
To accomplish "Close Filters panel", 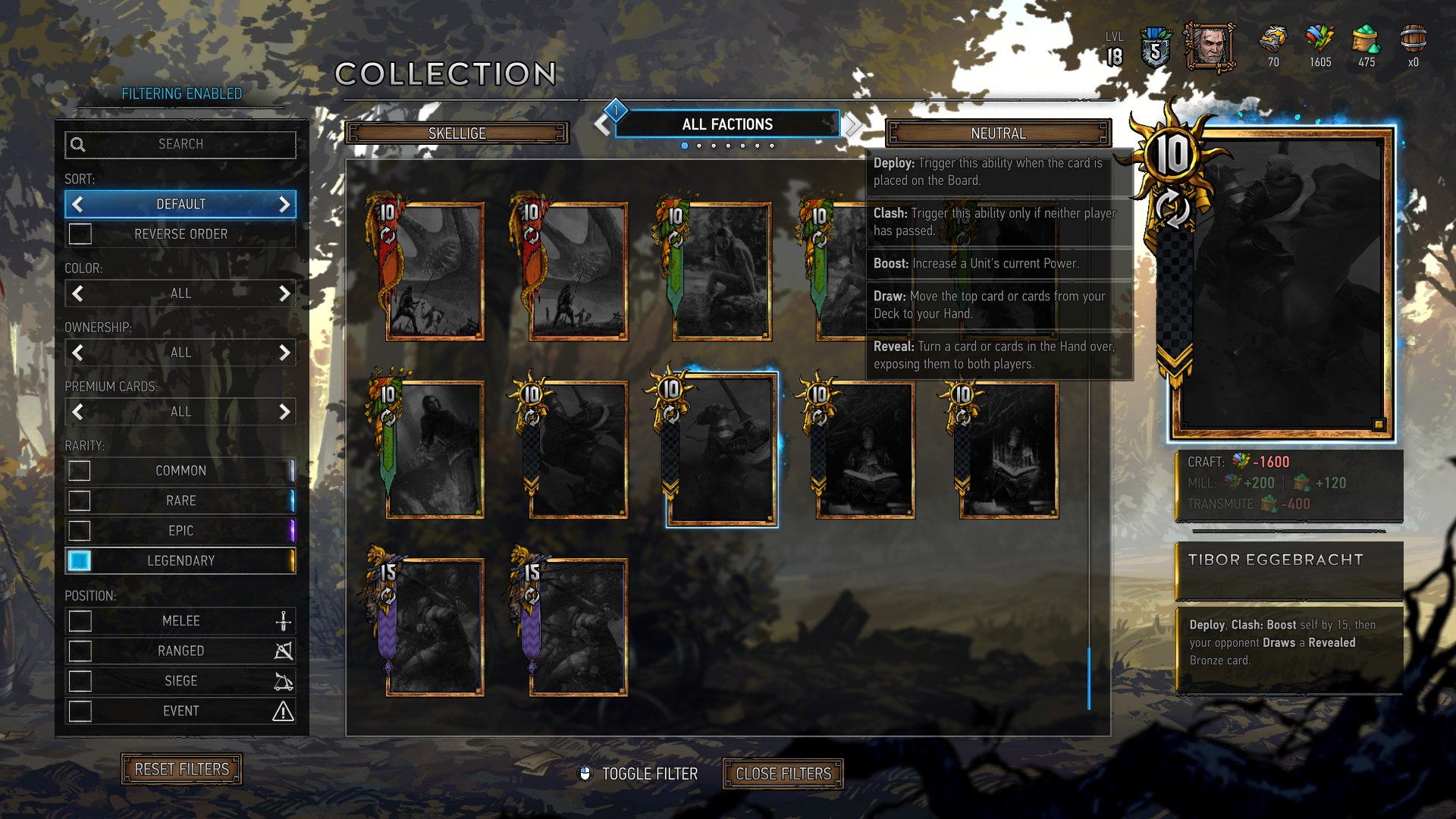I will coord(783,774).
